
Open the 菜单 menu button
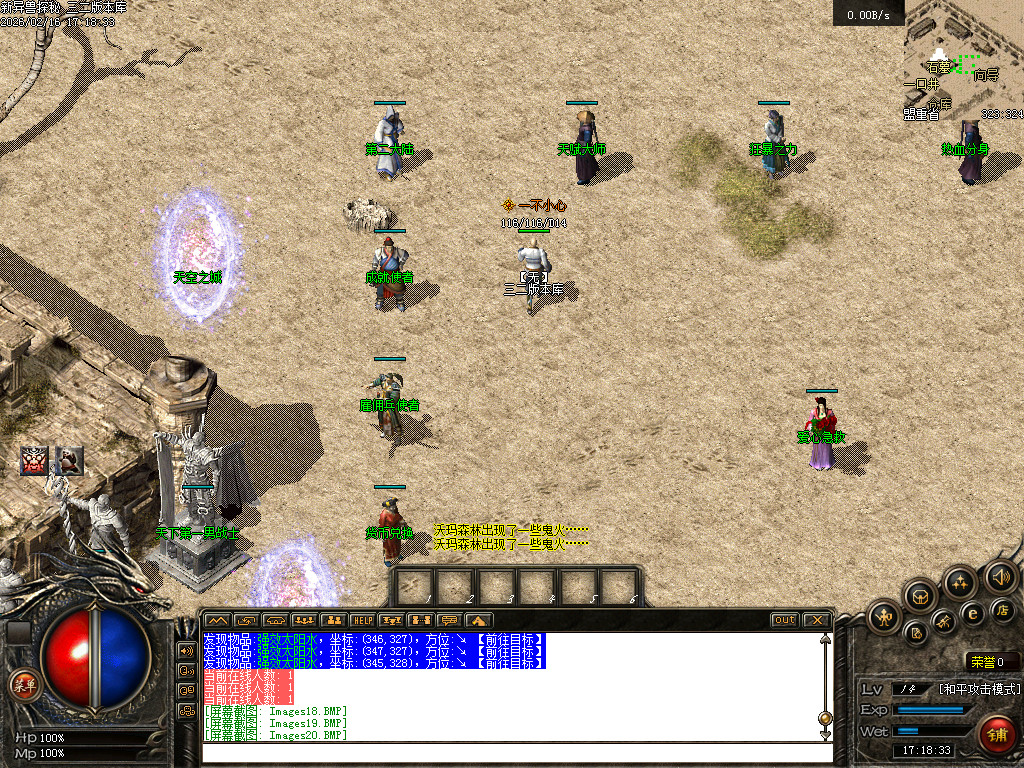click(x=23, y=685)
